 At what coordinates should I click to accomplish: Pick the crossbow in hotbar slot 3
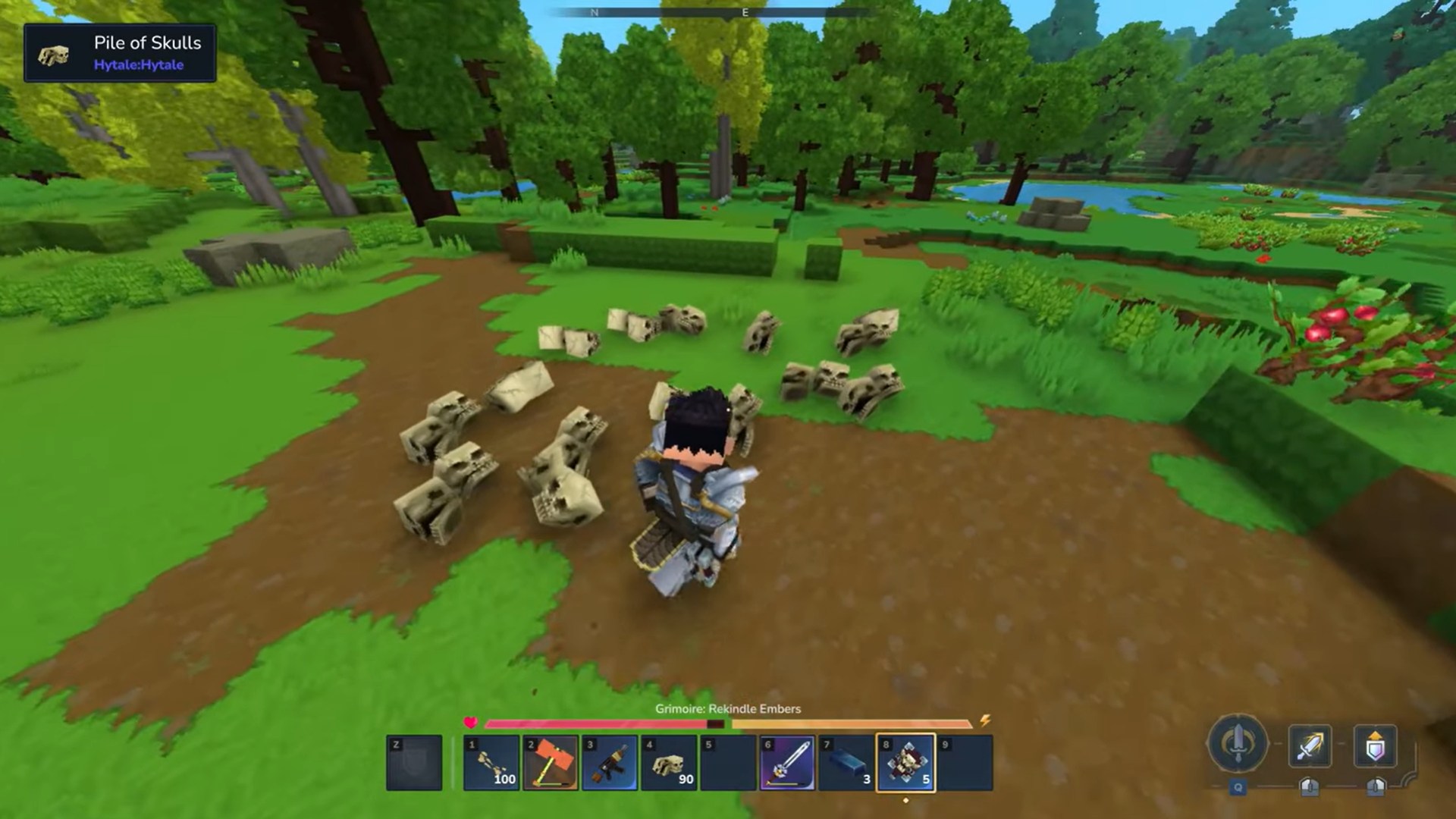[x=609, y=762]
